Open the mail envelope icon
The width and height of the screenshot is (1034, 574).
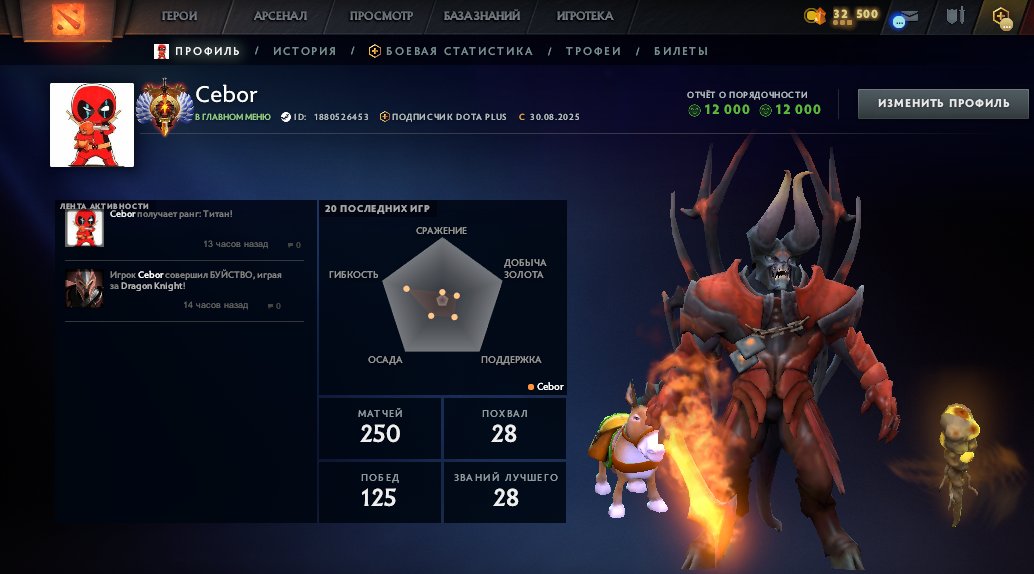[915, 17]
